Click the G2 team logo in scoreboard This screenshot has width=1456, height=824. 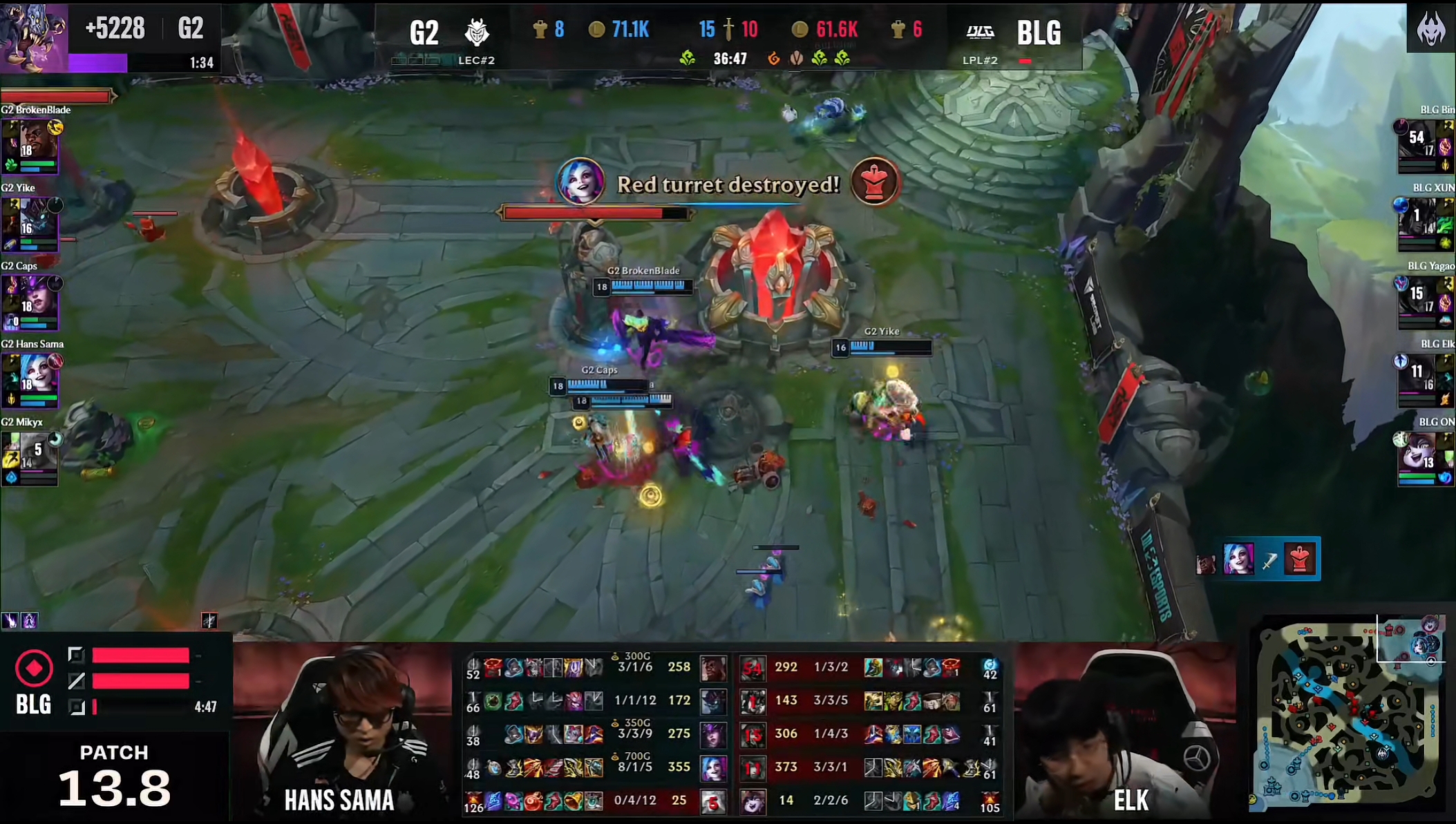coord(476,32)
